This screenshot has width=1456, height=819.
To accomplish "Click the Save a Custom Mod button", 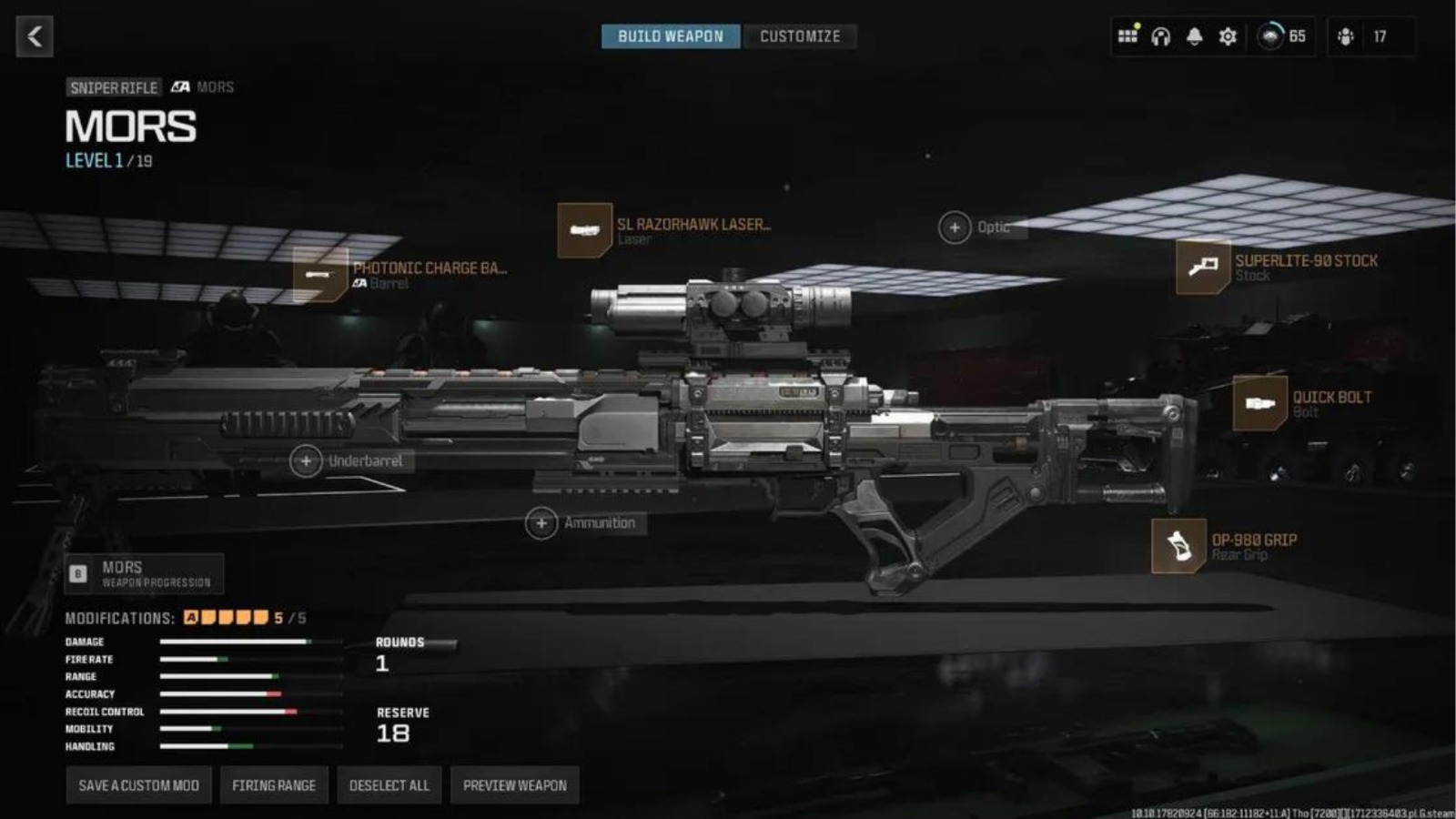I will [x=138, y=784].
